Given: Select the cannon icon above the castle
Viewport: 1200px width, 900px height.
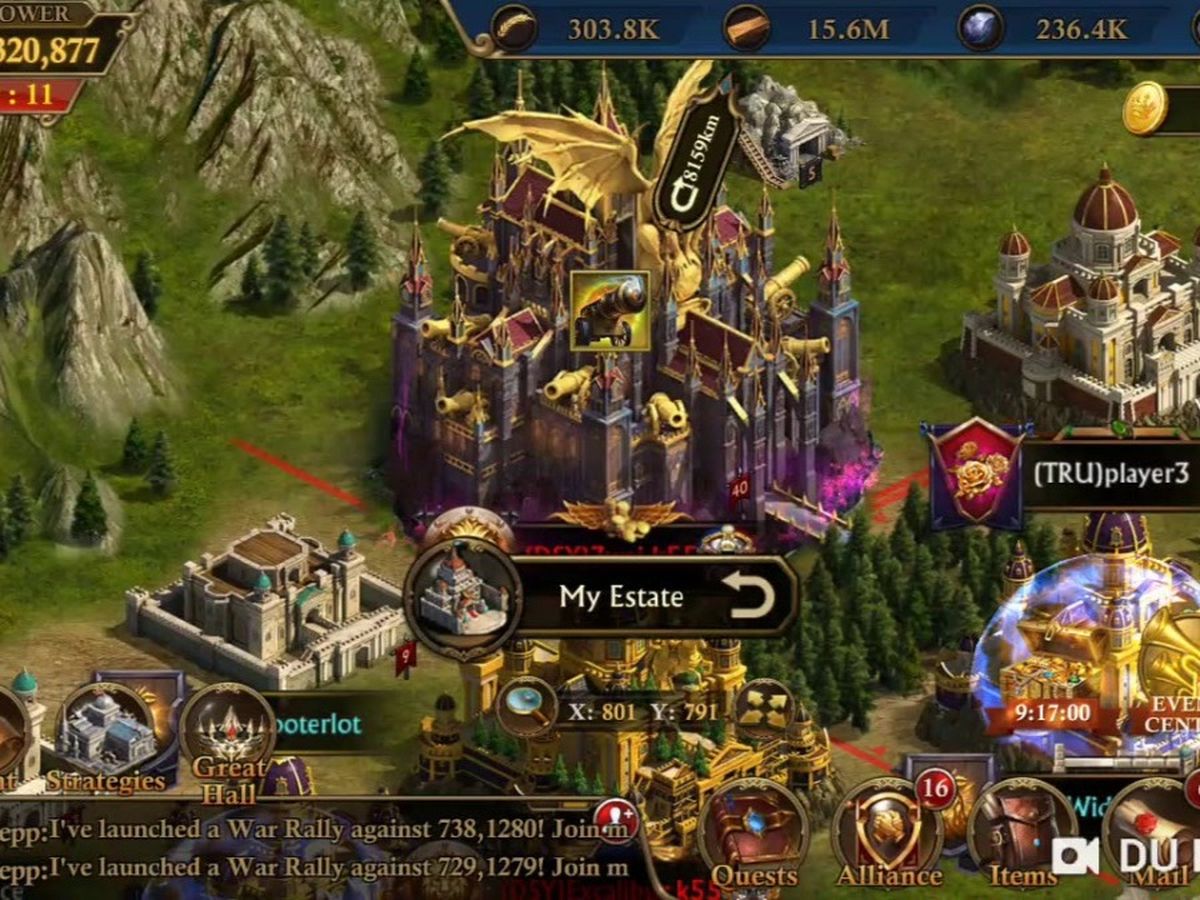Looking at the screenshot, I should (609, 310).
